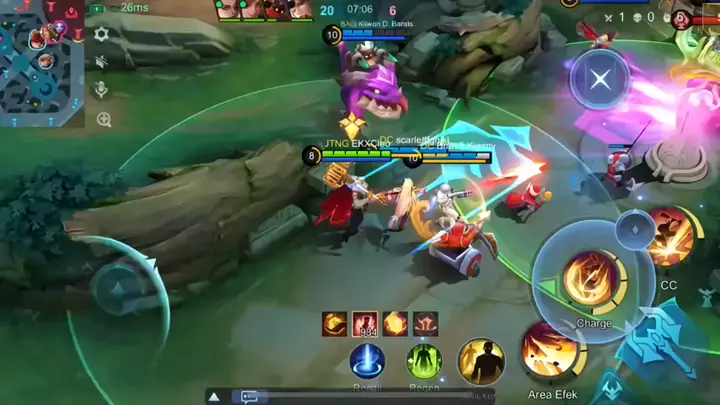Viewport: 720px width, 405px height.
Task: Toggle the muted speaker icon
Action: point(101,62)
